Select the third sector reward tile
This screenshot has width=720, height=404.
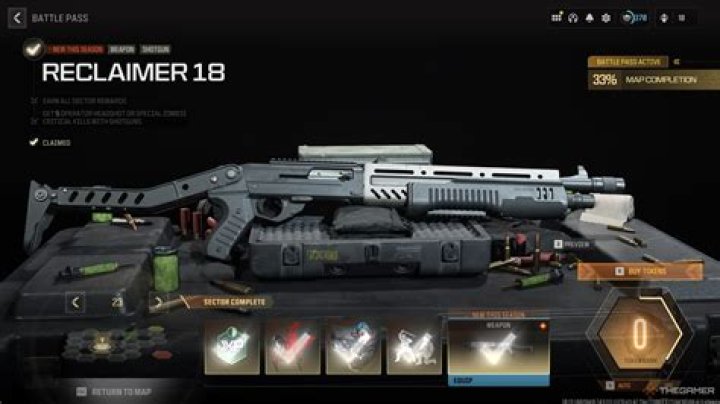click(x=352, y=344)
